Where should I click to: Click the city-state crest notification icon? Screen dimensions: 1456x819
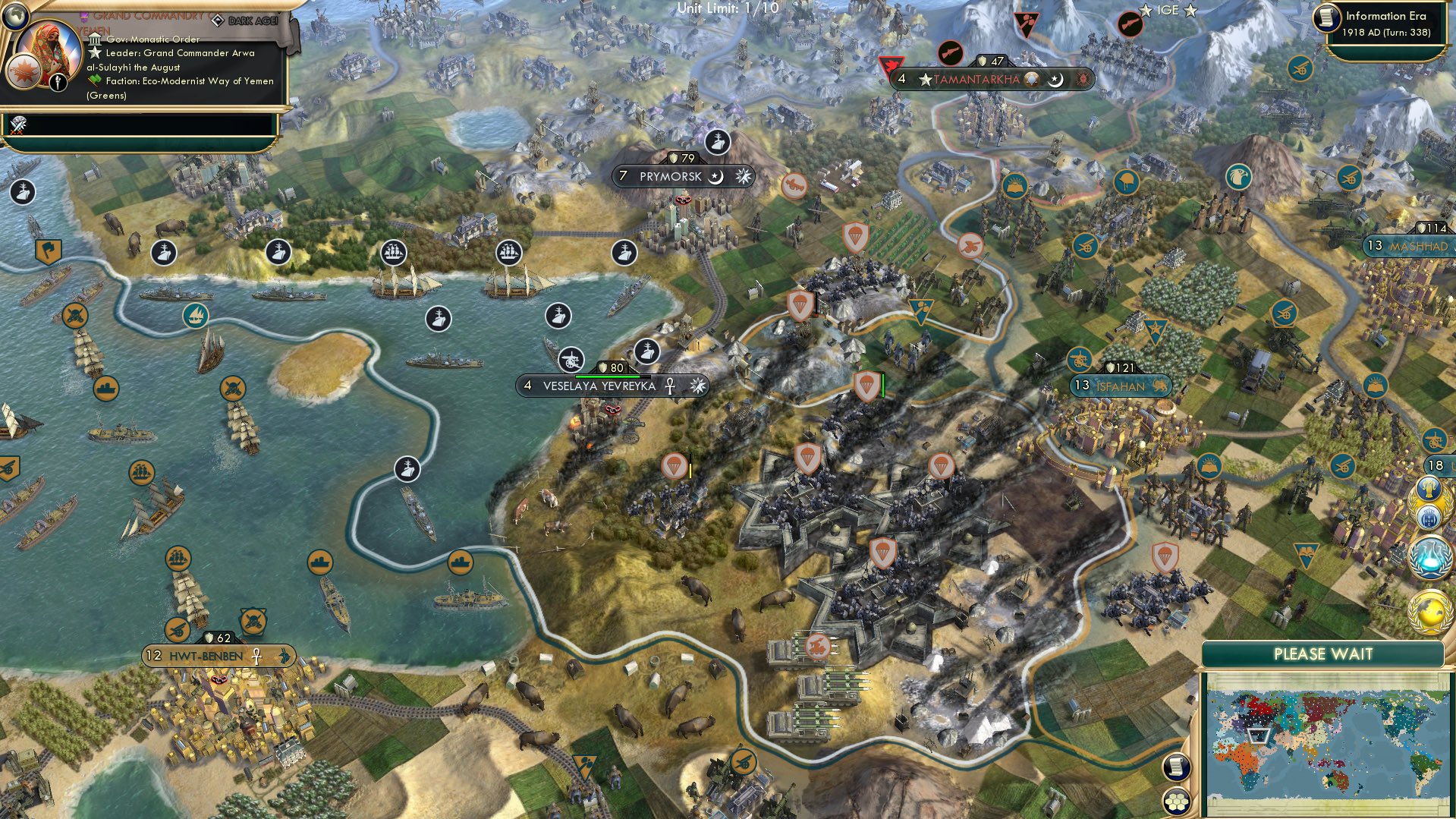[x=1431, y=518]
